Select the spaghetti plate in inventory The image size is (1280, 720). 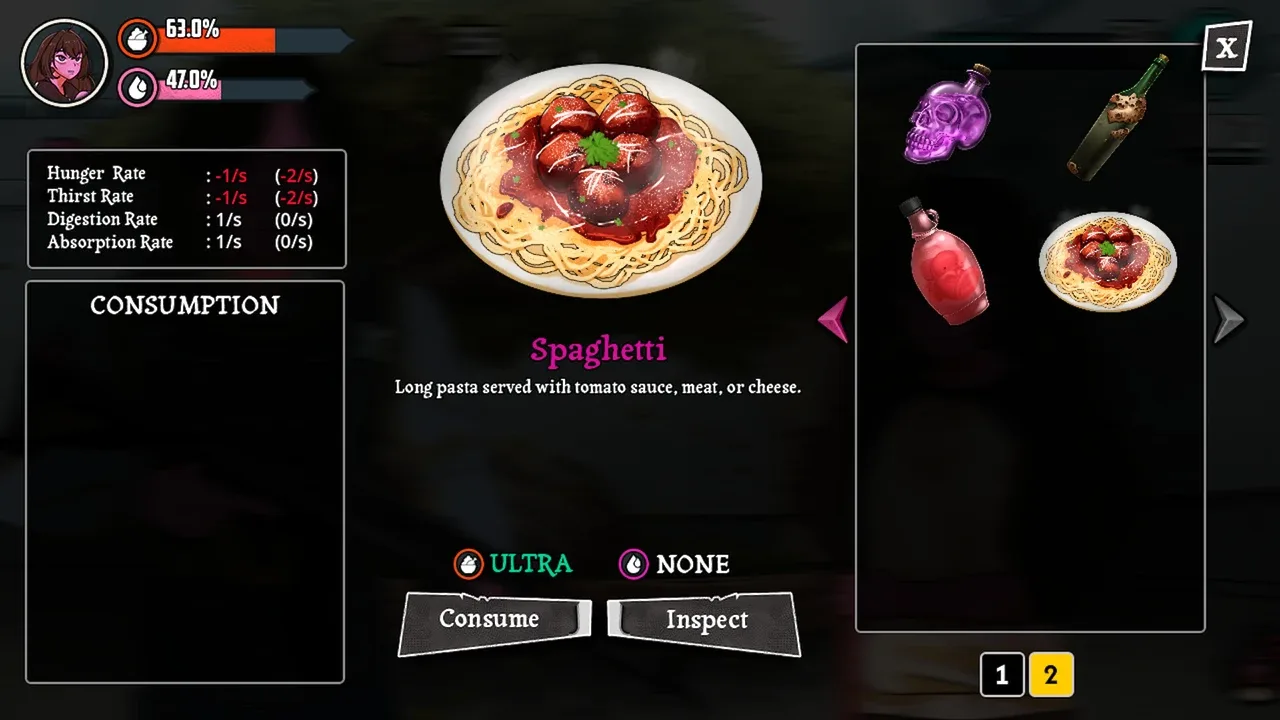pos(1108,260)
